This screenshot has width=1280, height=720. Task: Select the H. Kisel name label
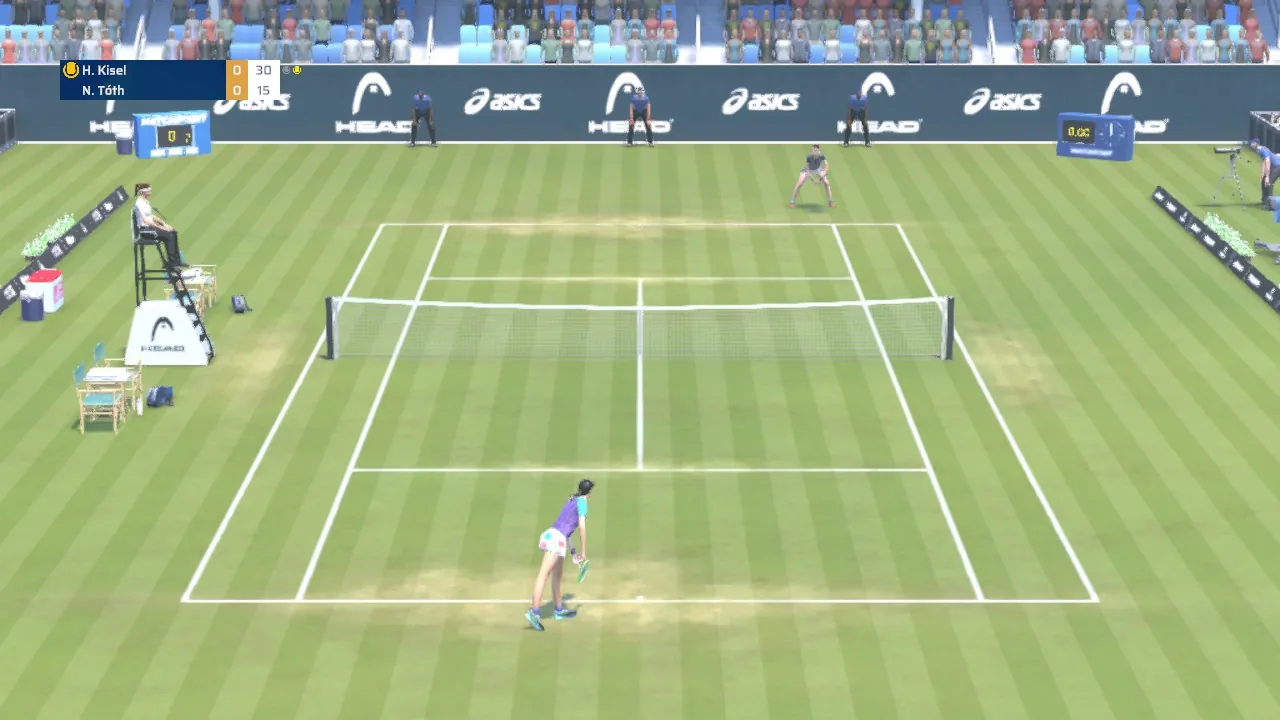point(105,70)
